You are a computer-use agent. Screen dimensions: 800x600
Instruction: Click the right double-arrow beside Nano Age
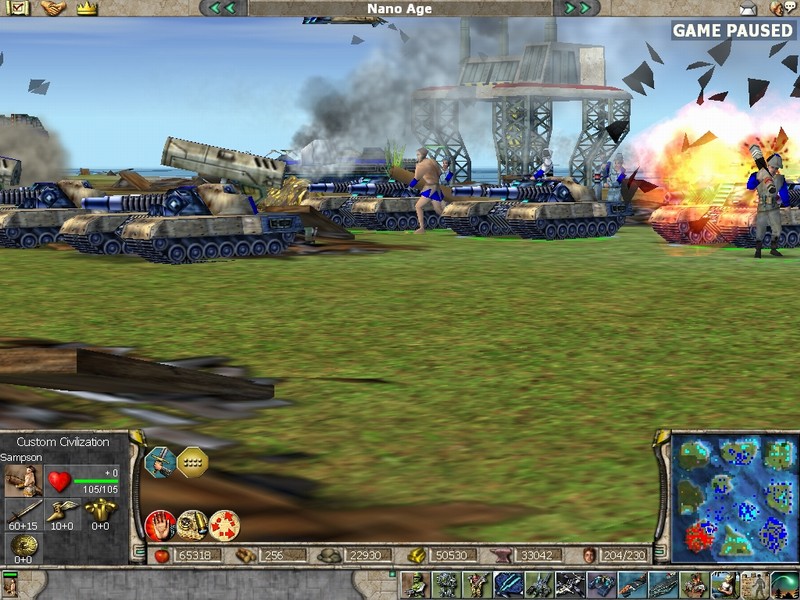tap(576, 8)
